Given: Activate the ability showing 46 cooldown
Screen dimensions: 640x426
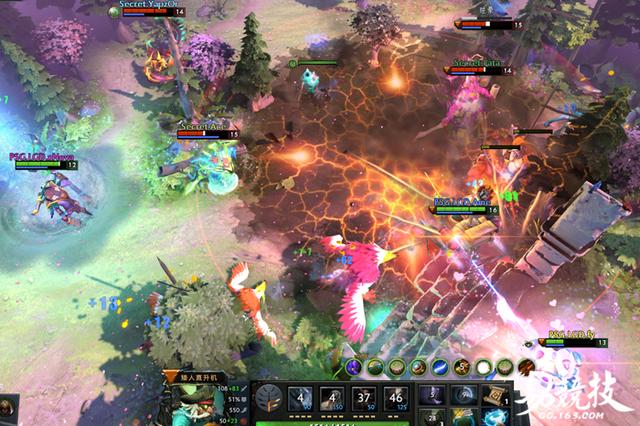Looking at the screenshot, I should [x=398, y=398].
